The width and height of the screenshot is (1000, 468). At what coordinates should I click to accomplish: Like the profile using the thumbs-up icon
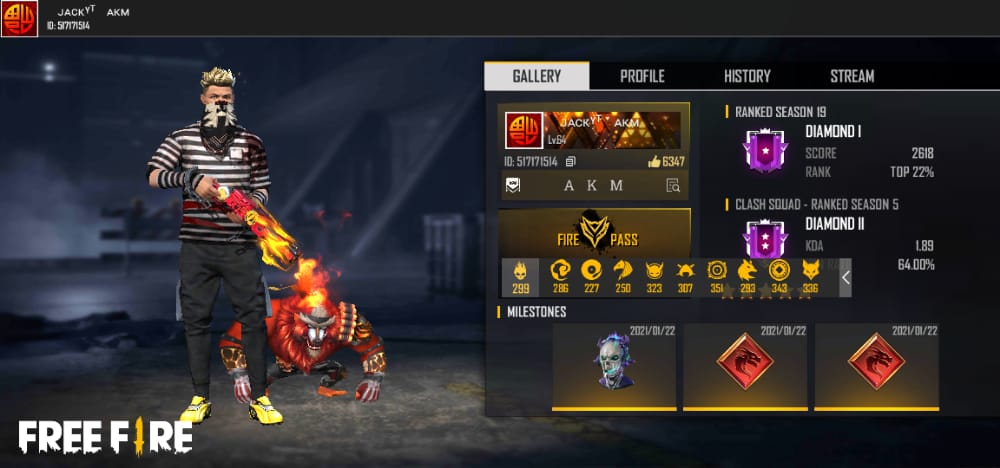click(654, 161)
